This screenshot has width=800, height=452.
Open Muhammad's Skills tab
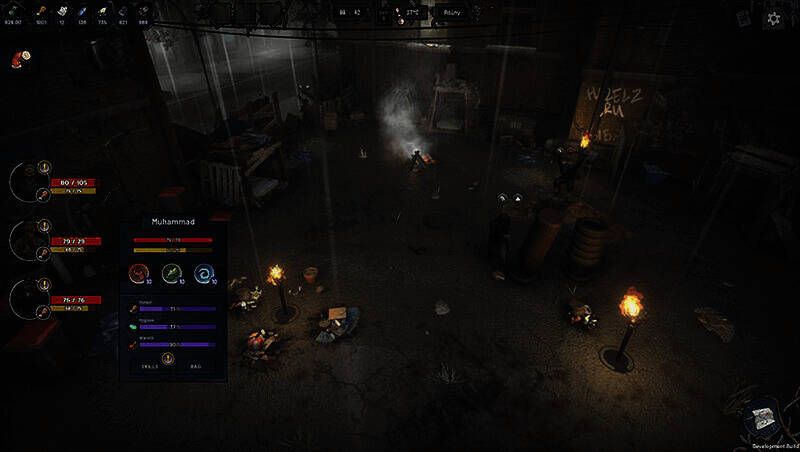[148, 367]
